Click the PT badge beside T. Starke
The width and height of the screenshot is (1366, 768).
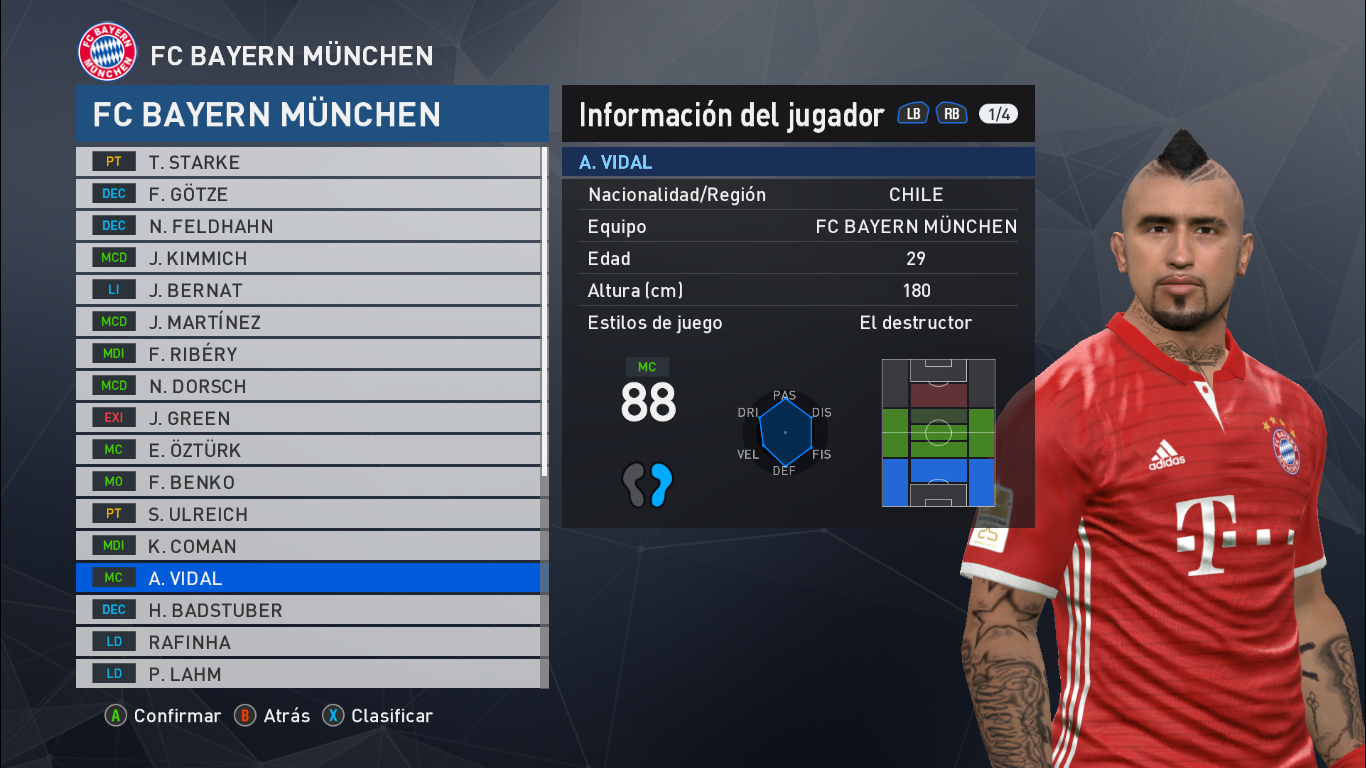[x=112, y=161]
